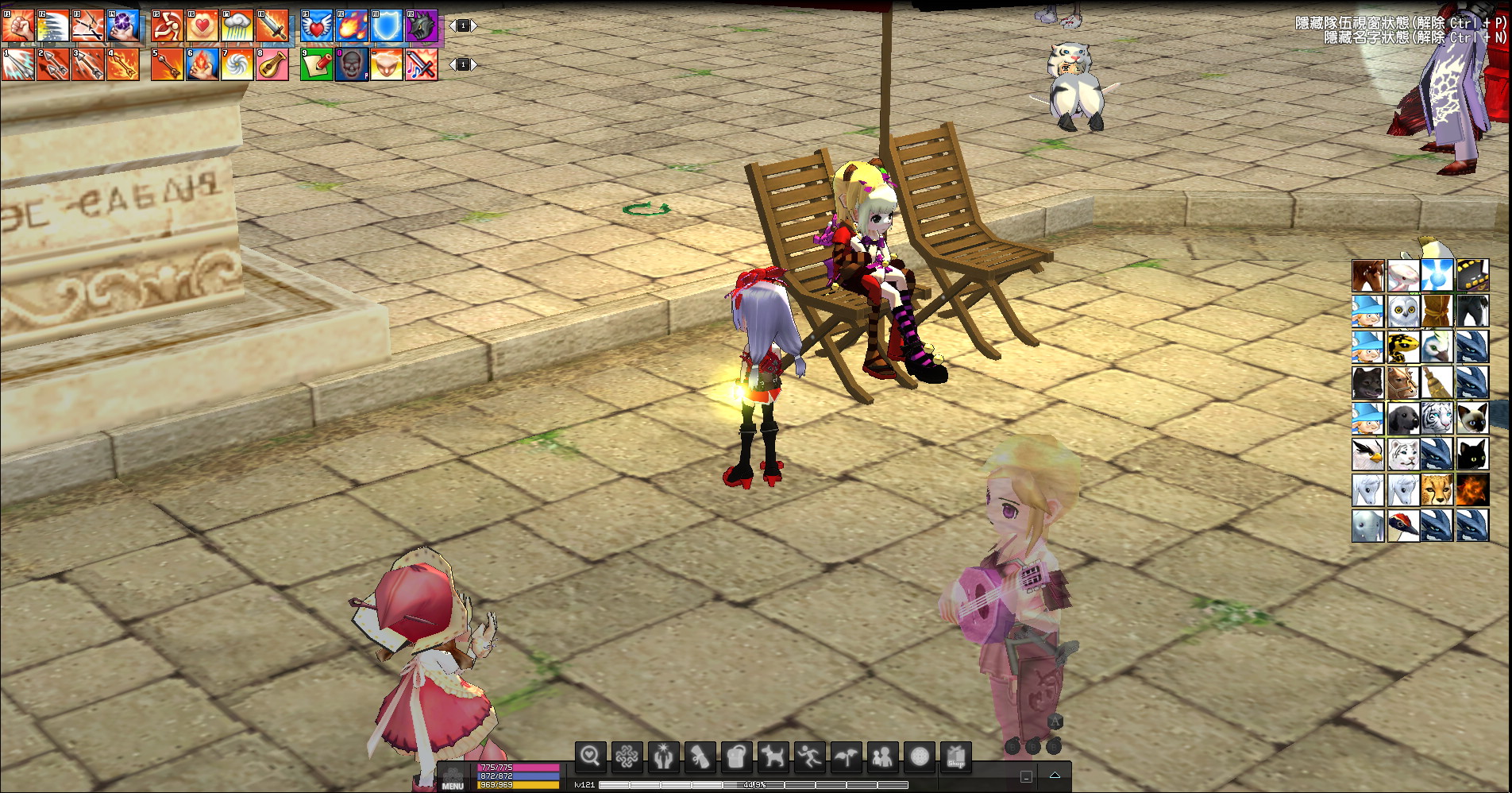Open the running figure action icon

808,756
